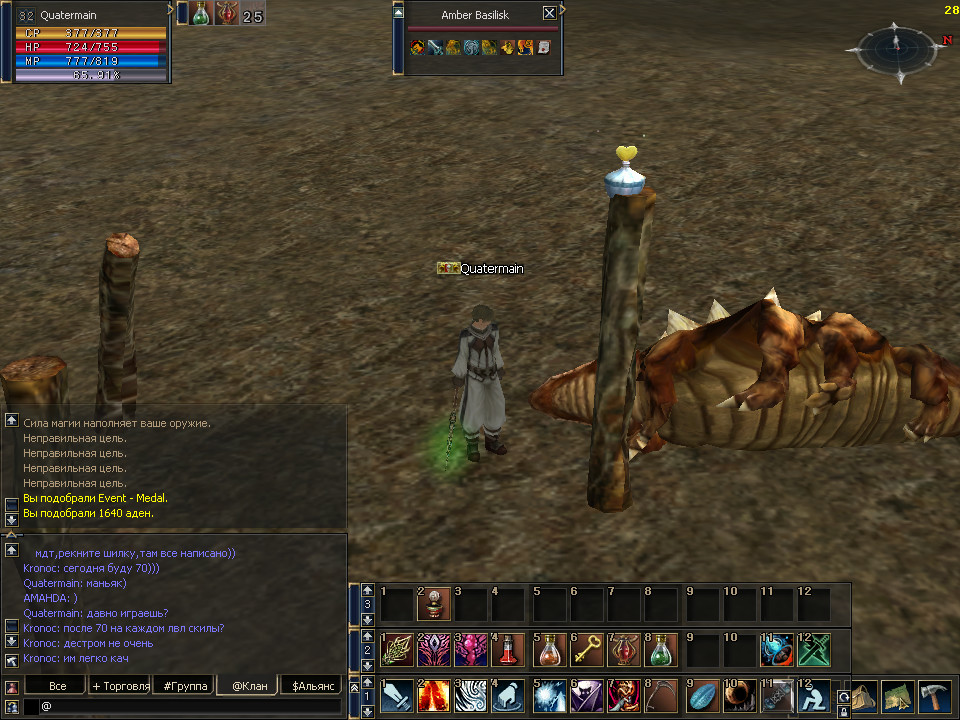The height and width of the screenshot is (720, 960).
Task: Activate the crossed swords skill icon
Action: (814, 650)
